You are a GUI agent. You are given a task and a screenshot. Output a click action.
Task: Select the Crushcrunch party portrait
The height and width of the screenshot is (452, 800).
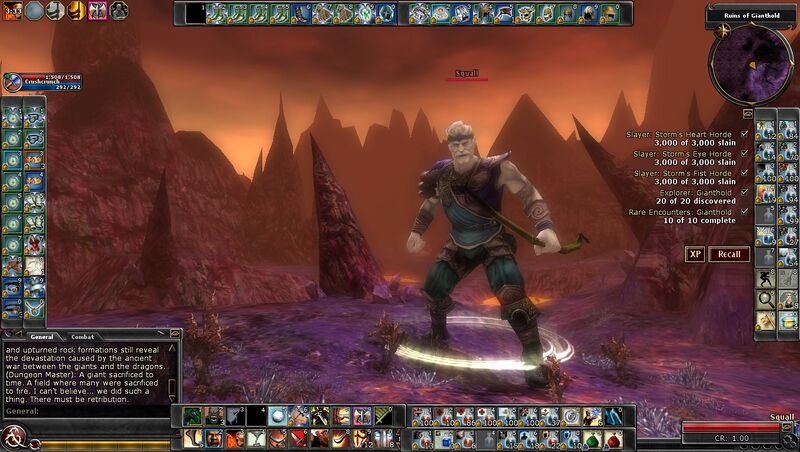click(12, 82)
